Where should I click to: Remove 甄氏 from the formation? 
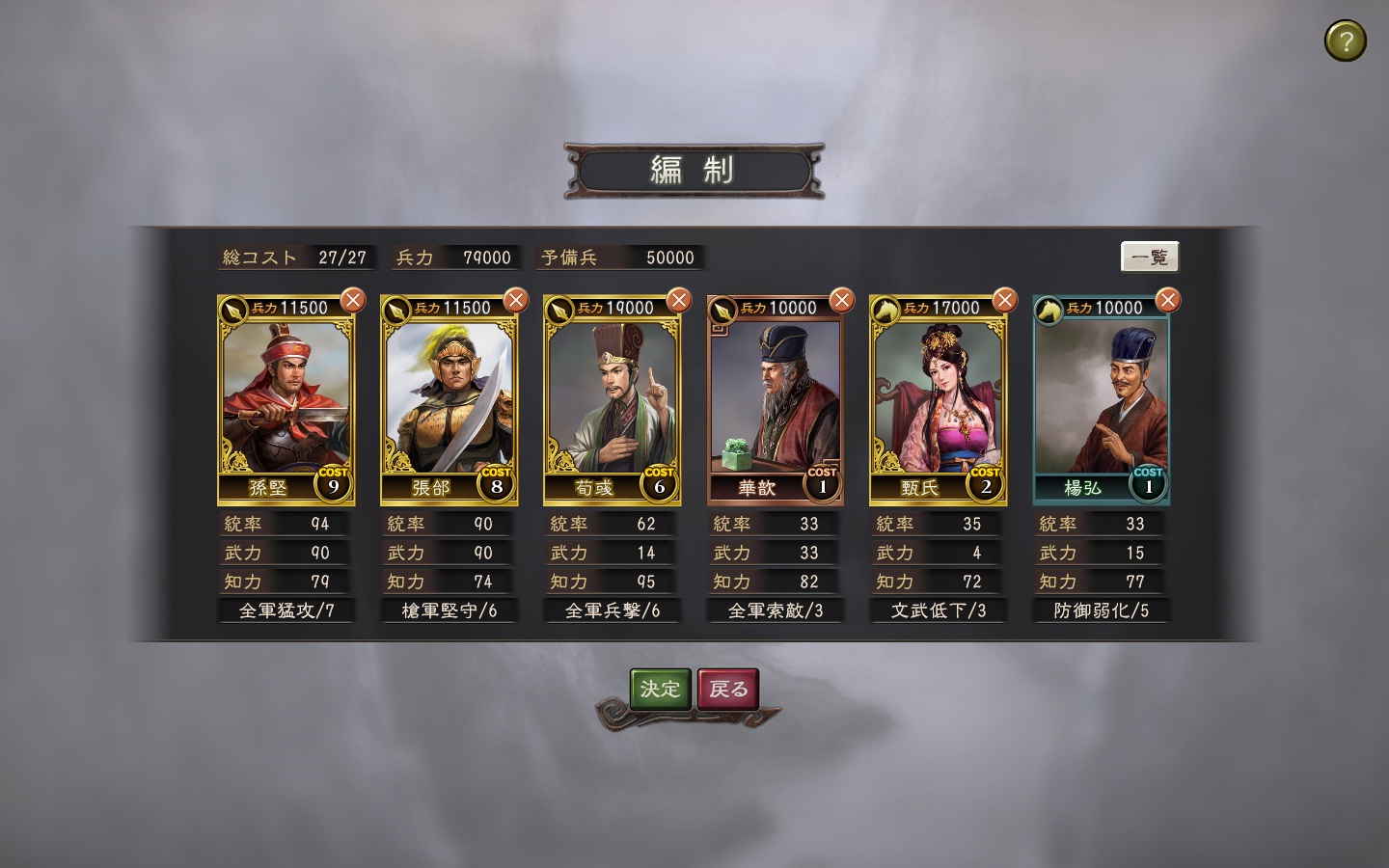tap(1005, 300)
